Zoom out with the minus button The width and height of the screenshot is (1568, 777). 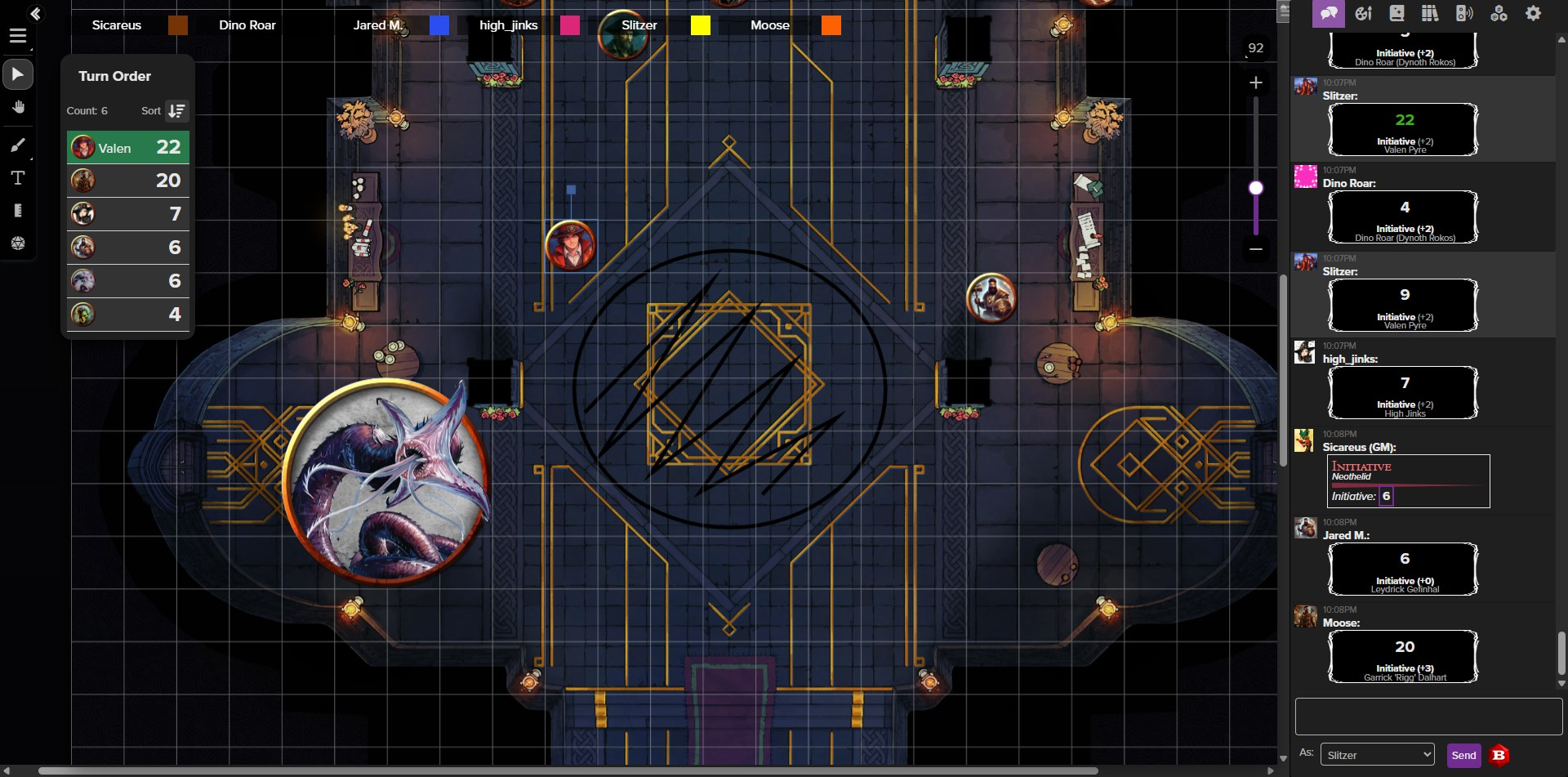tap(1256, 248)
